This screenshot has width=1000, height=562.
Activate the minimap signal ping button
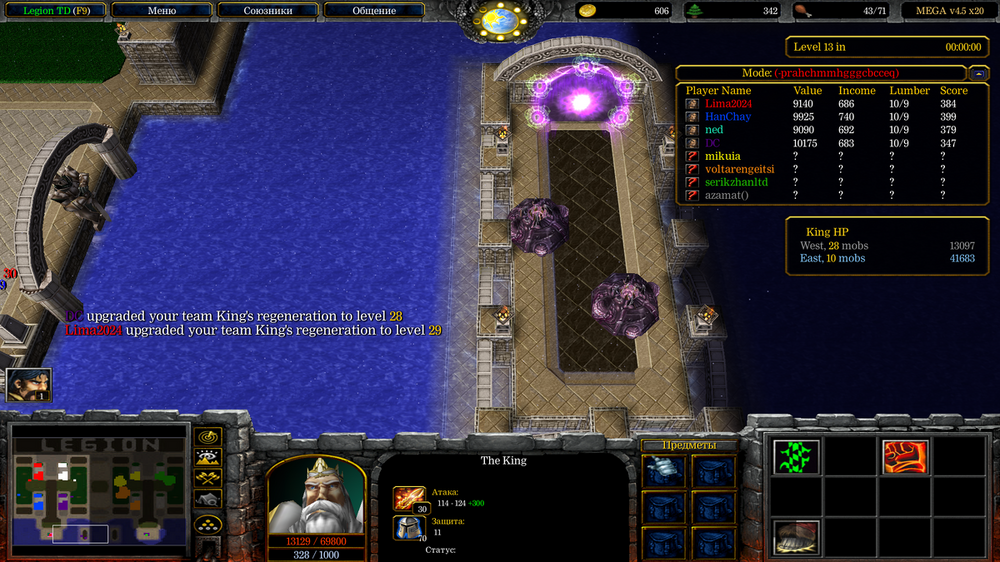click(208, 436)
